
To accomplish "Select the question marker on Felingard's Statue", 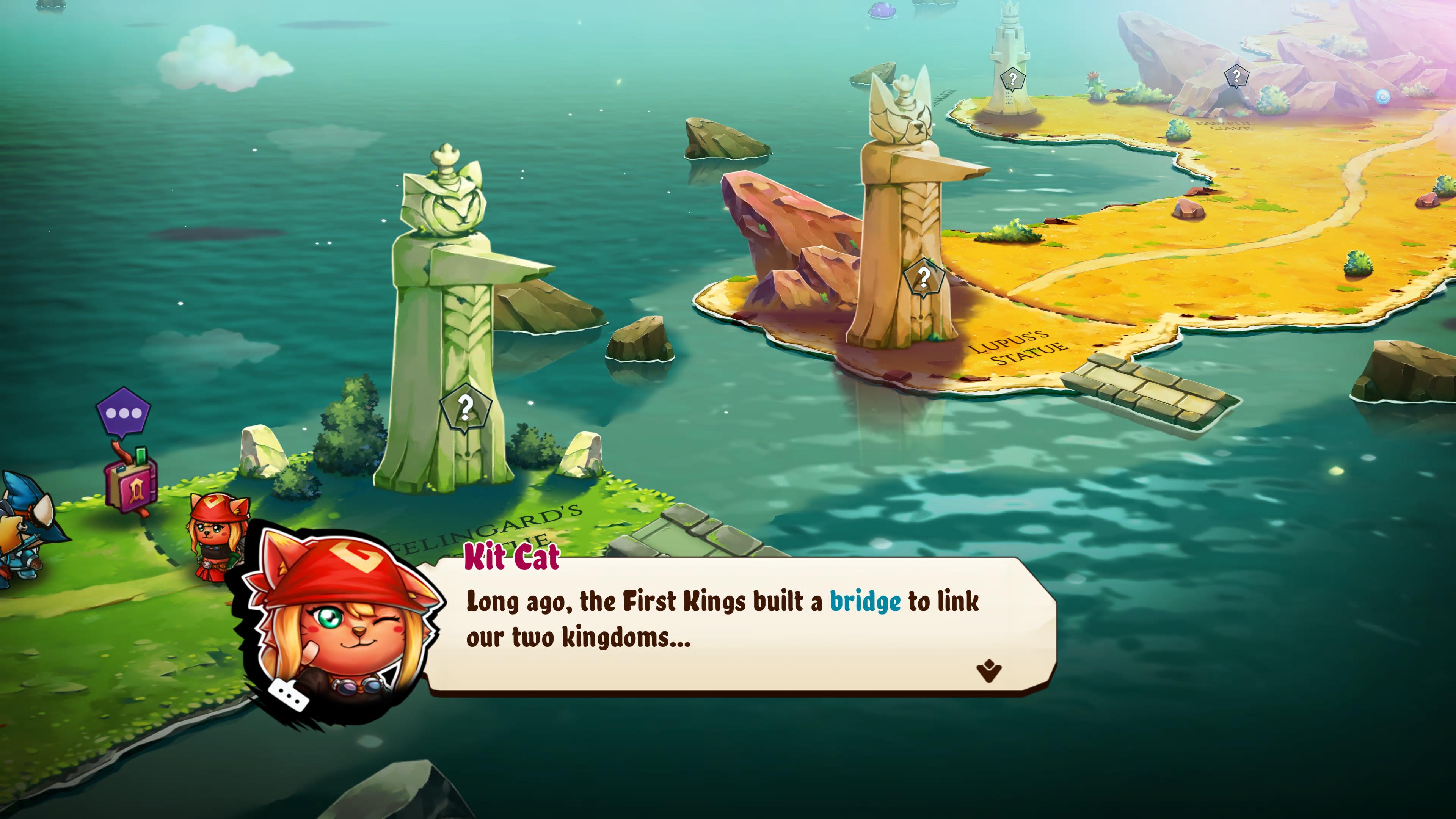I will click(465, 408).
